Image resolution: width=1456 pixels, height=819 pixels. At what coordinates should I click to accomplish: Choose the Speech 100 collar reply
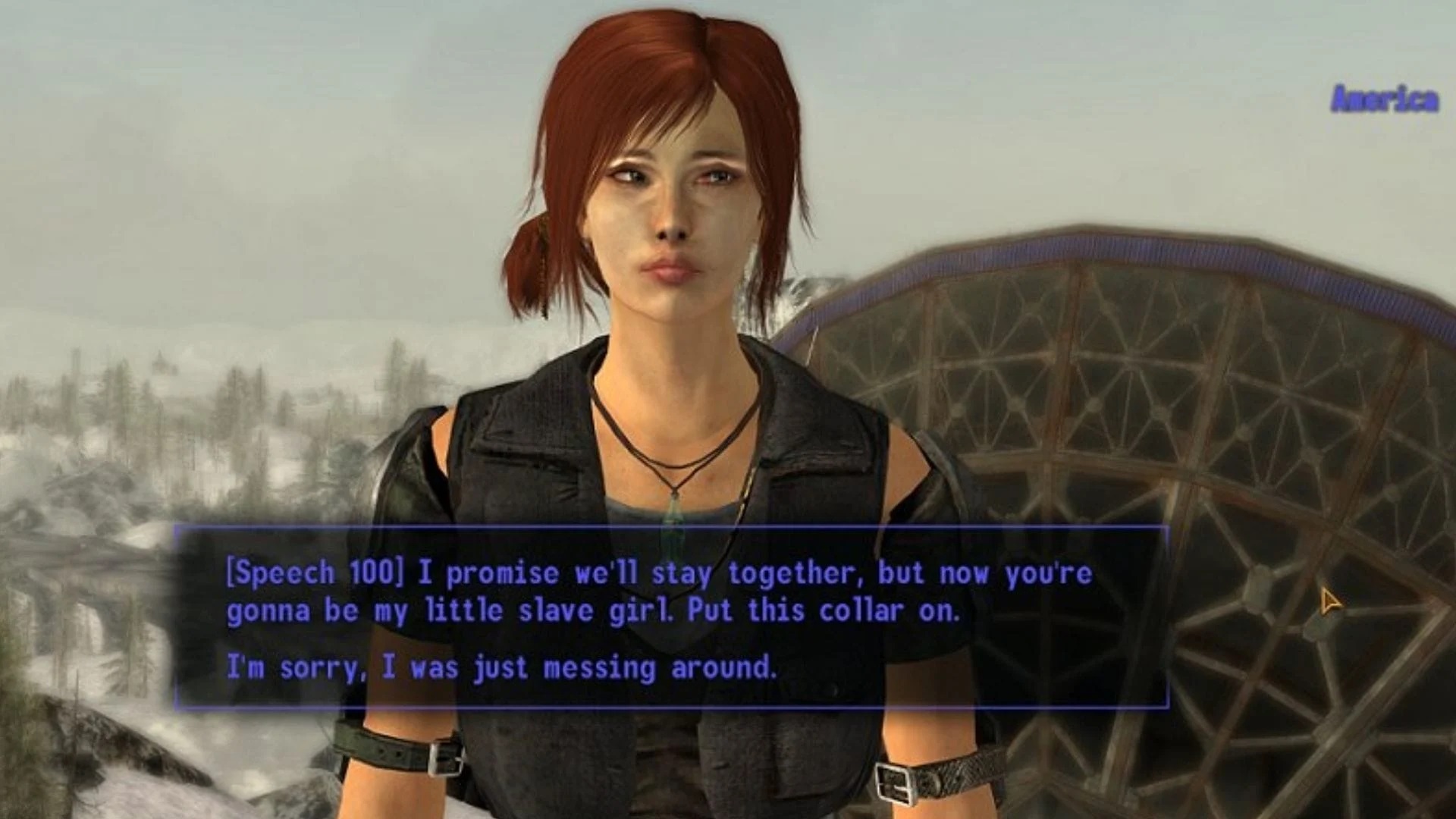click(x=658, y=592)
